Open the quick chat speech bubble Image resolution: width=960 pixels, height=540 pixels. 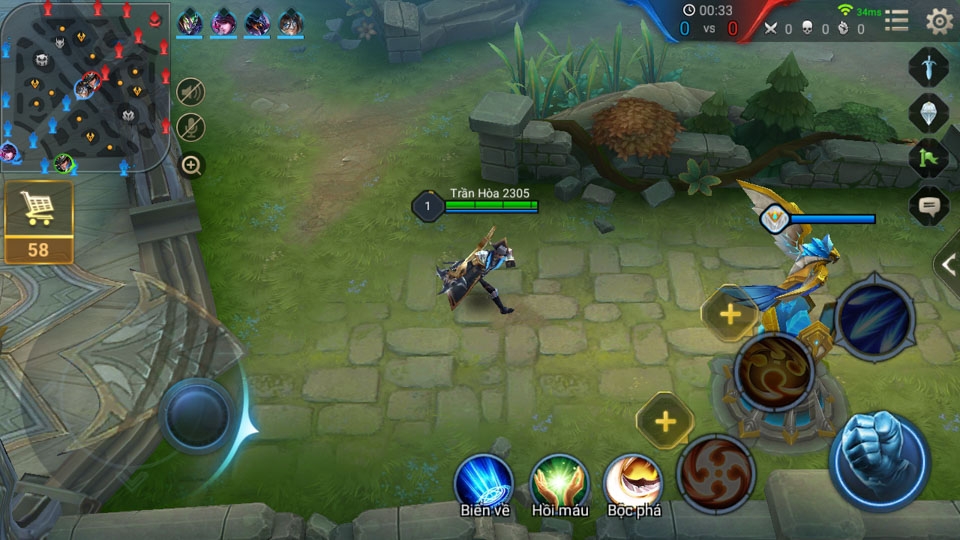[x=928, y=206]
